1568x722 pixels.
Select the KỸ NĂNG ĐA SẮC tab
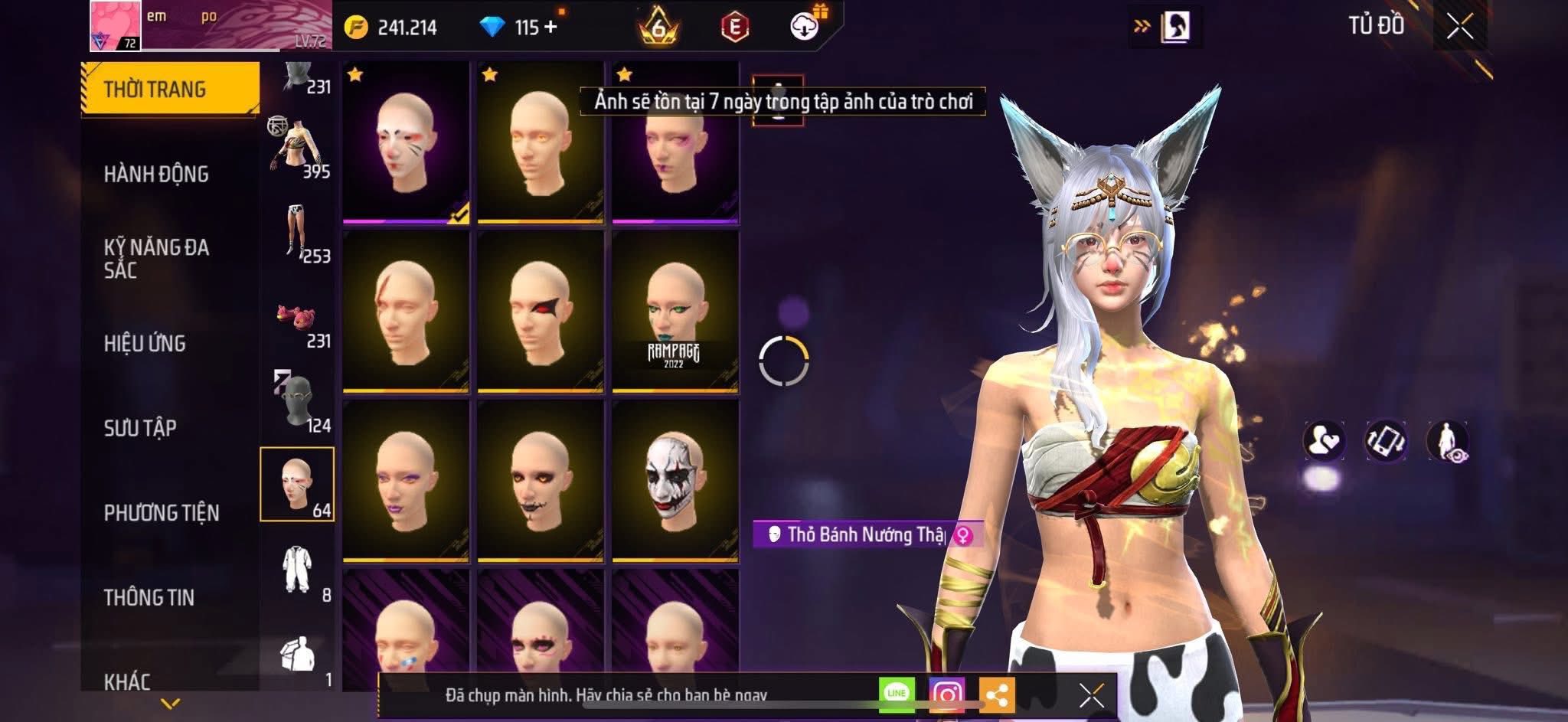click(156, 258)
